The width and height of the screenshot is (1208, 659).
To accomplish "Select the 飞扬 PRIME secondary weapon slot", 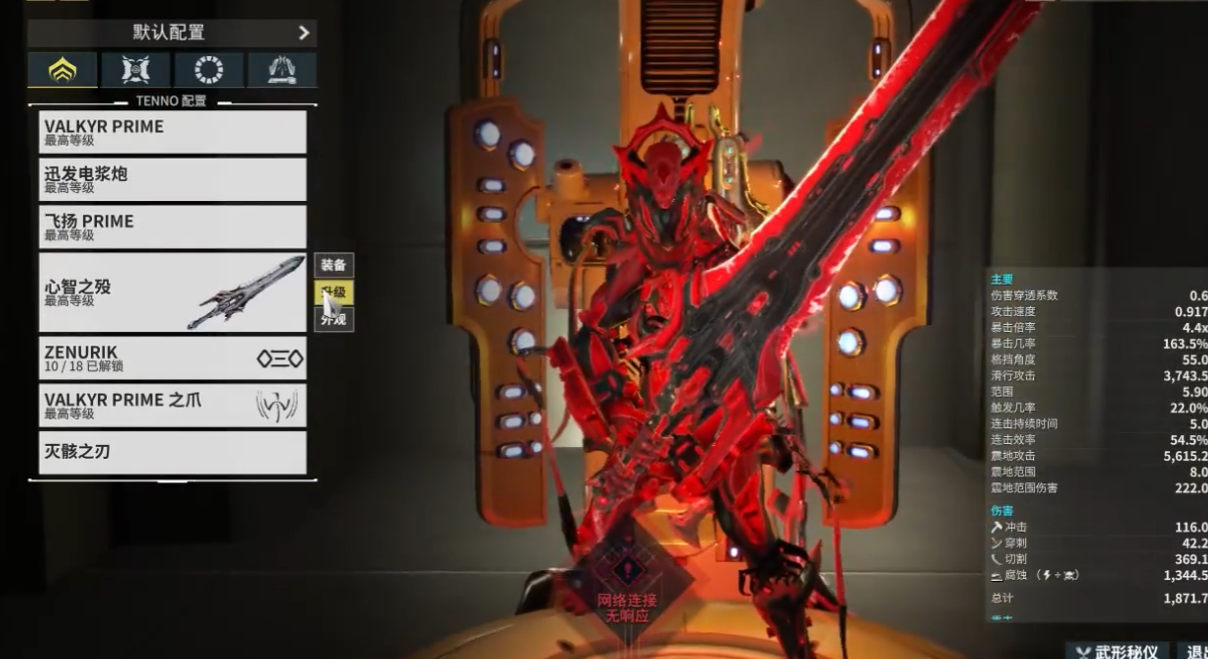I will click(x=172, y=227).
